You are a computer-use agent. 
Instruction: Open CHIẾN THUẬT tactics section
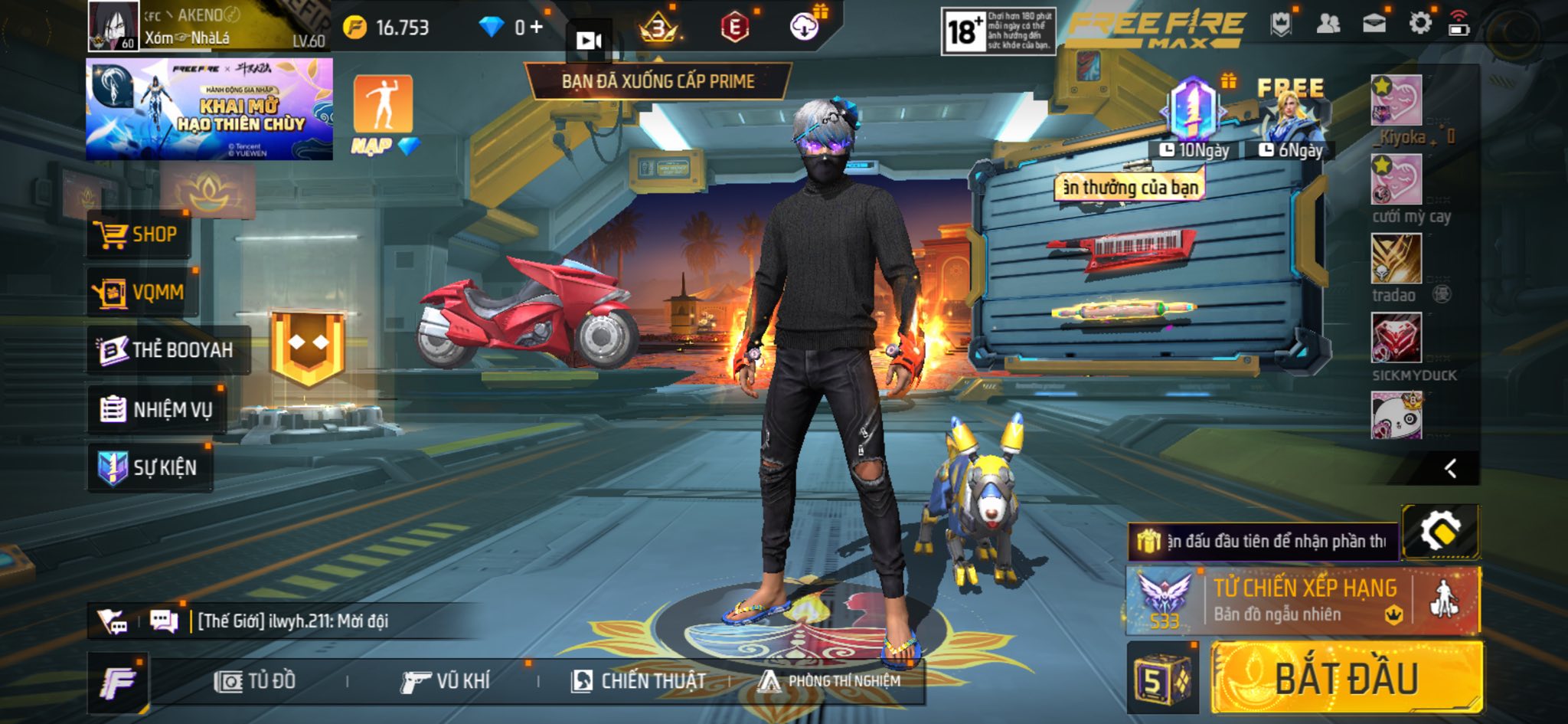[639, 680]
